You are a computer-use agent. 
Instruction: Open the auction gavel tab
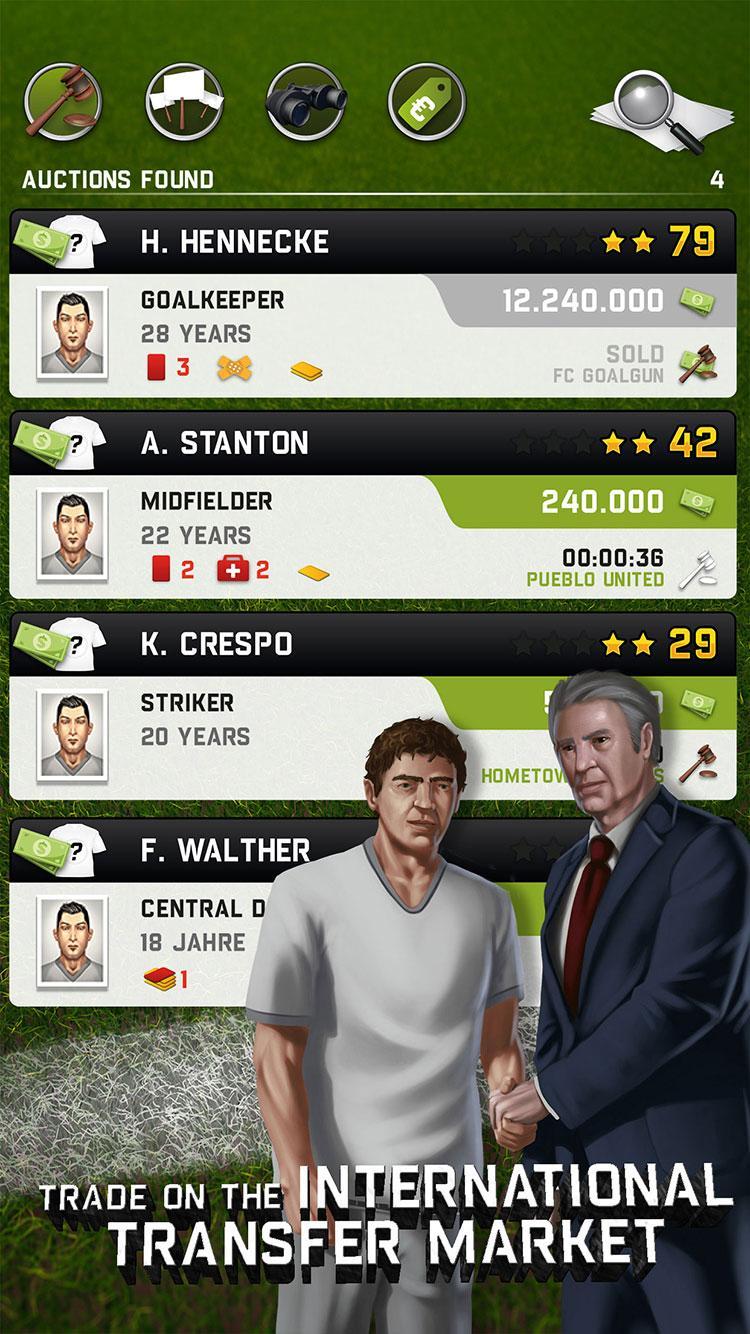(63, 101)
